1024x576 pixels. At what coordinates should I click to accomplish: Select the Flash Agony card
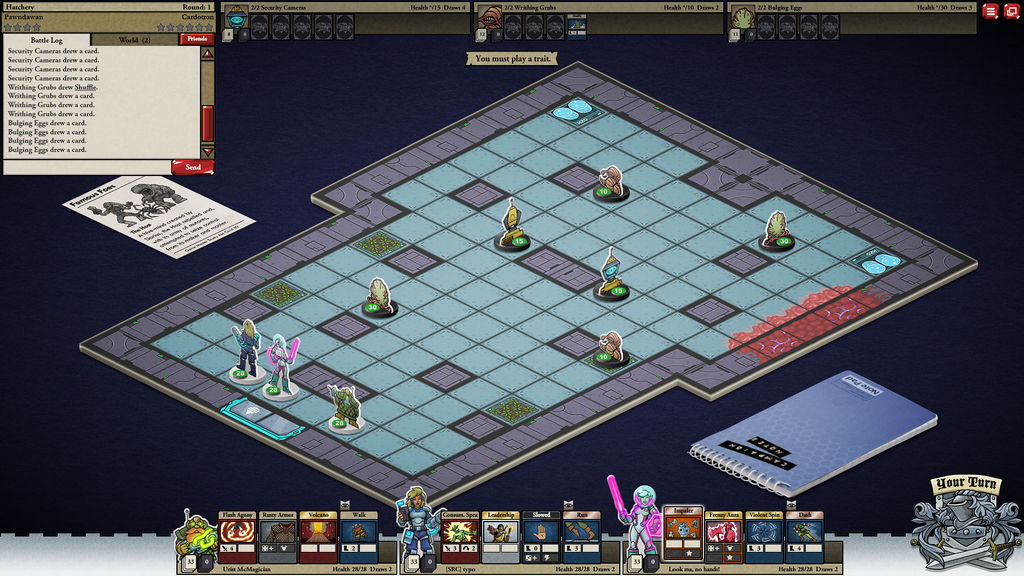click(x=237, y=536)
